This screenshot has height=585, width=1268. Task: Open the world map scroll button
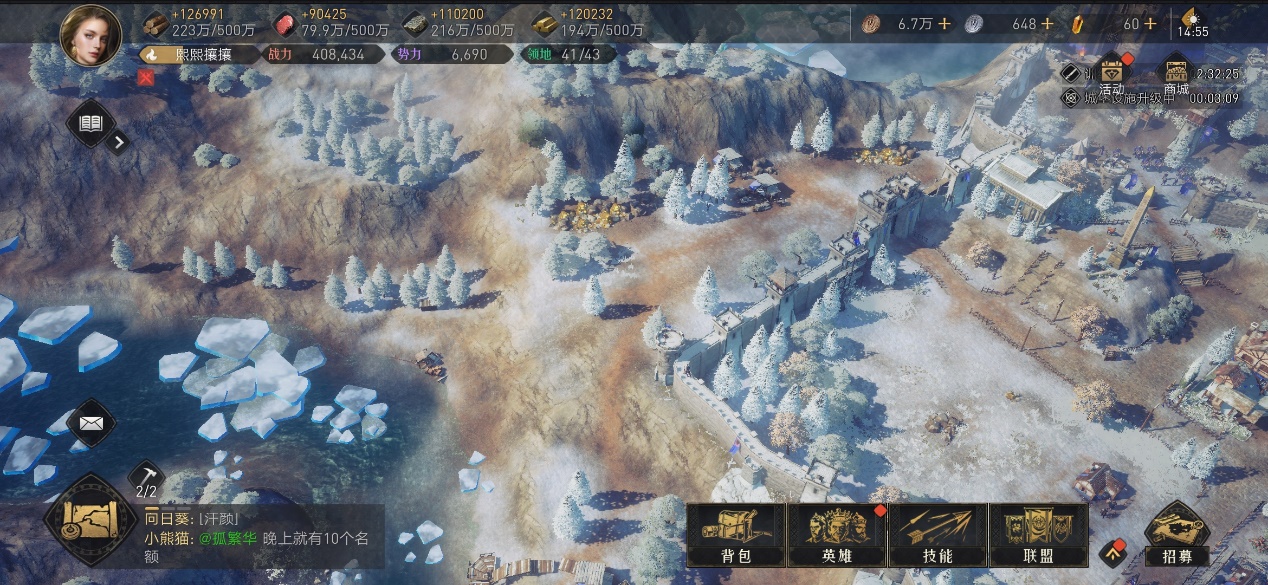tap(90, 520)
